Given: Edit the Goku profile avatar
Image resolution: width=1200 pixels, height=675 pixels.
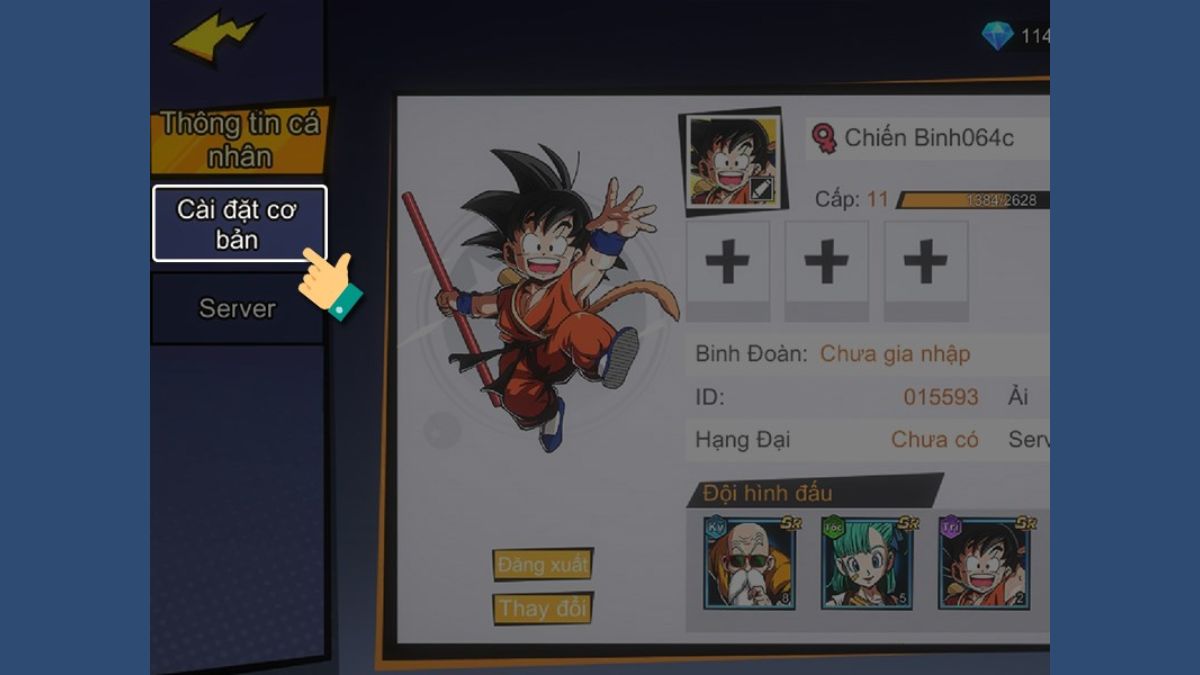Looking at the screenshot, I should click(761, 188).
